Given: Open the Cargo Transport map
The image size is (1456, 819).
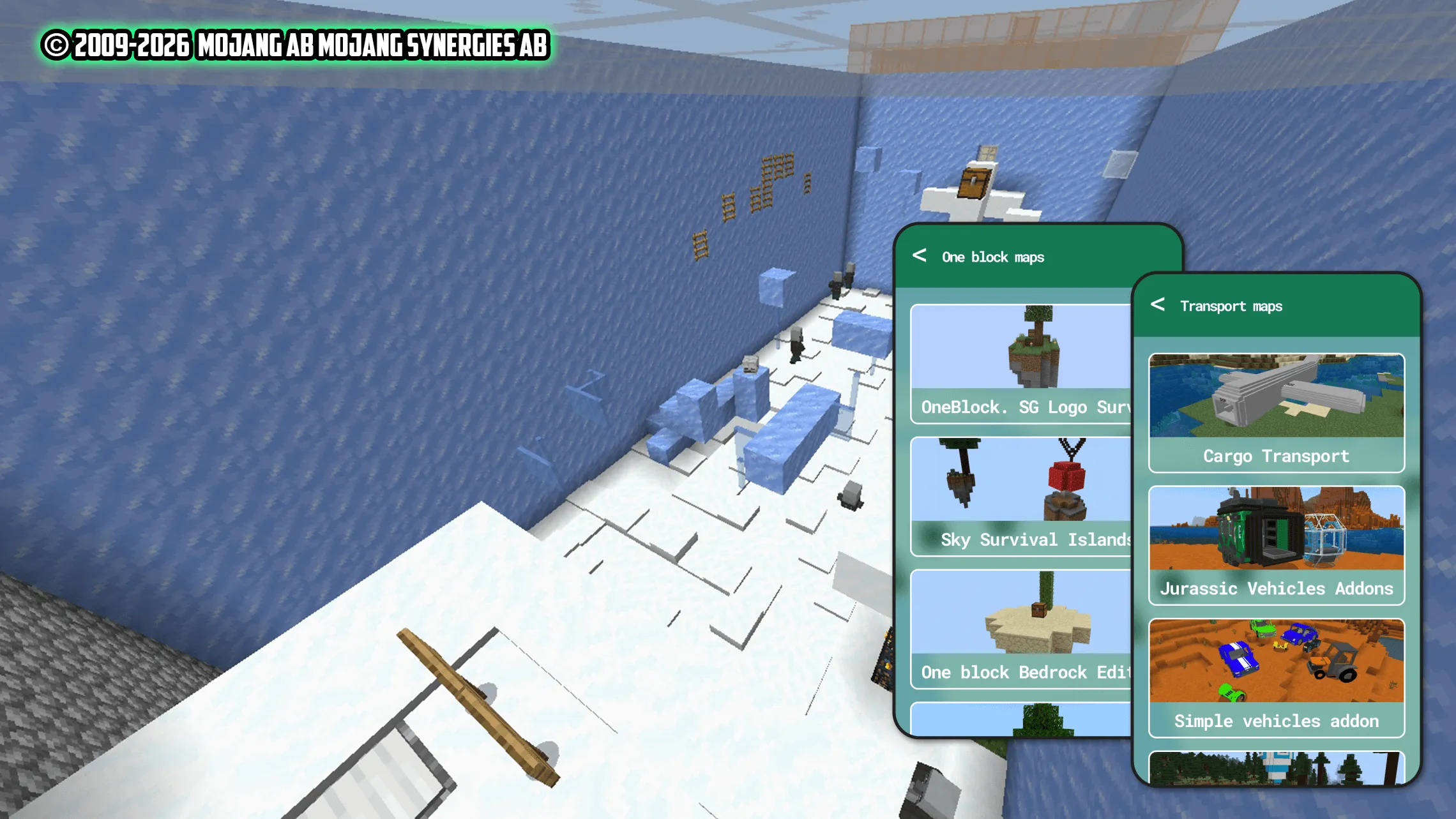Looking at the screenshot, I should (x=1276, y=413).
